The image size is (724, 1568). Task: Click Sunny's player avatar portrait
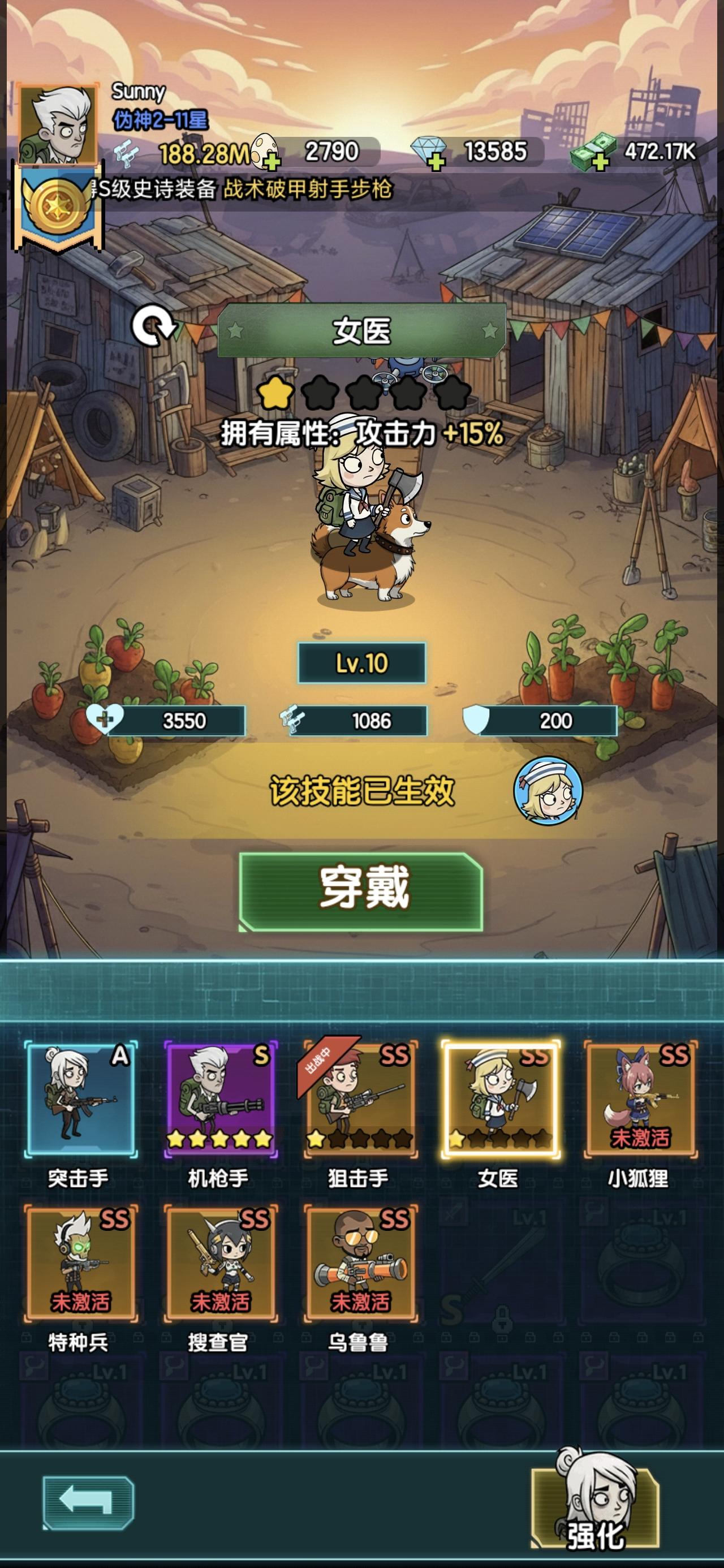(x=58, y=125)
